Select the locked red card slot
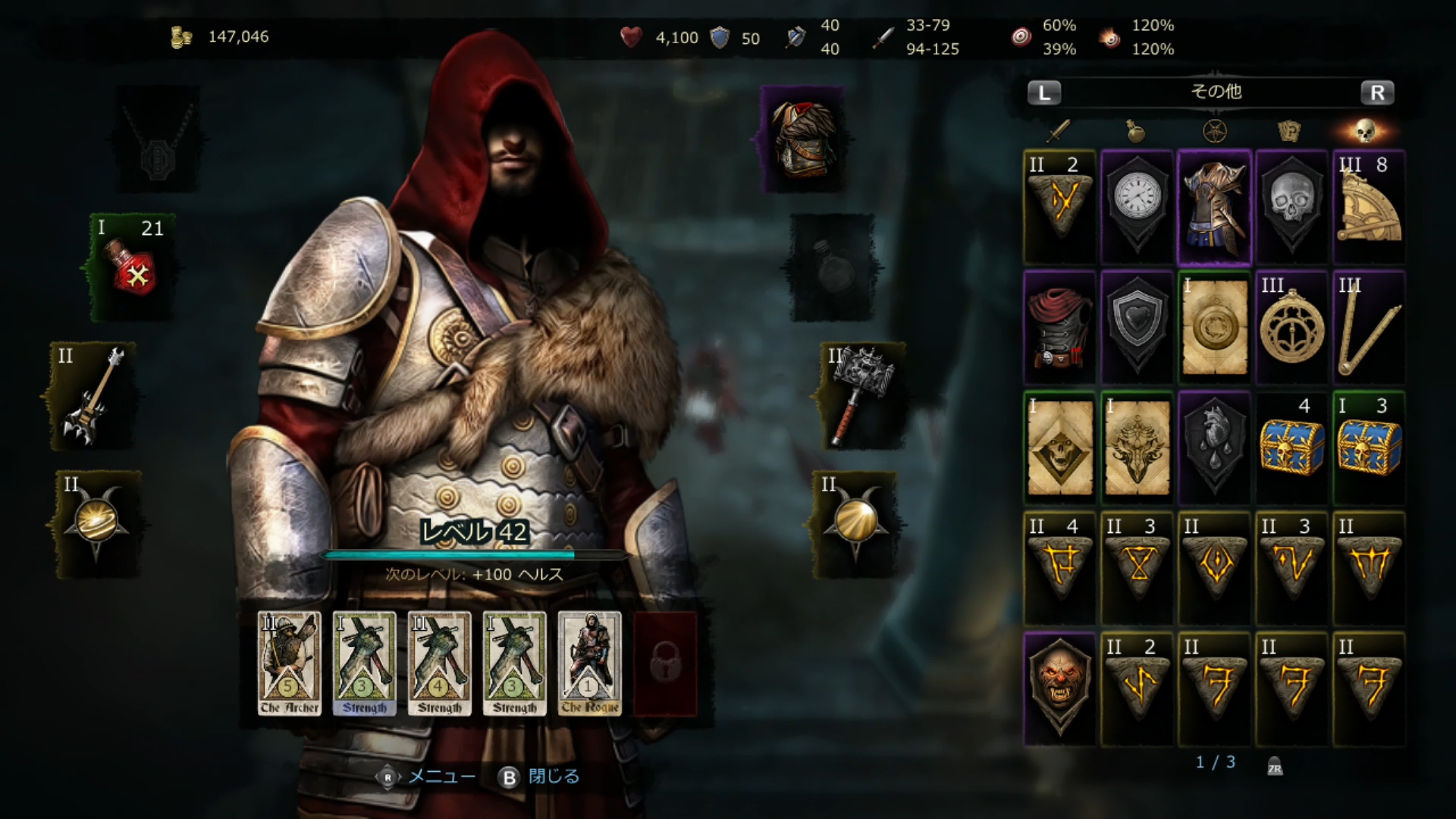Image resolution: width=1456 pixels, height=819 pixels. click(x=665, y=664)
